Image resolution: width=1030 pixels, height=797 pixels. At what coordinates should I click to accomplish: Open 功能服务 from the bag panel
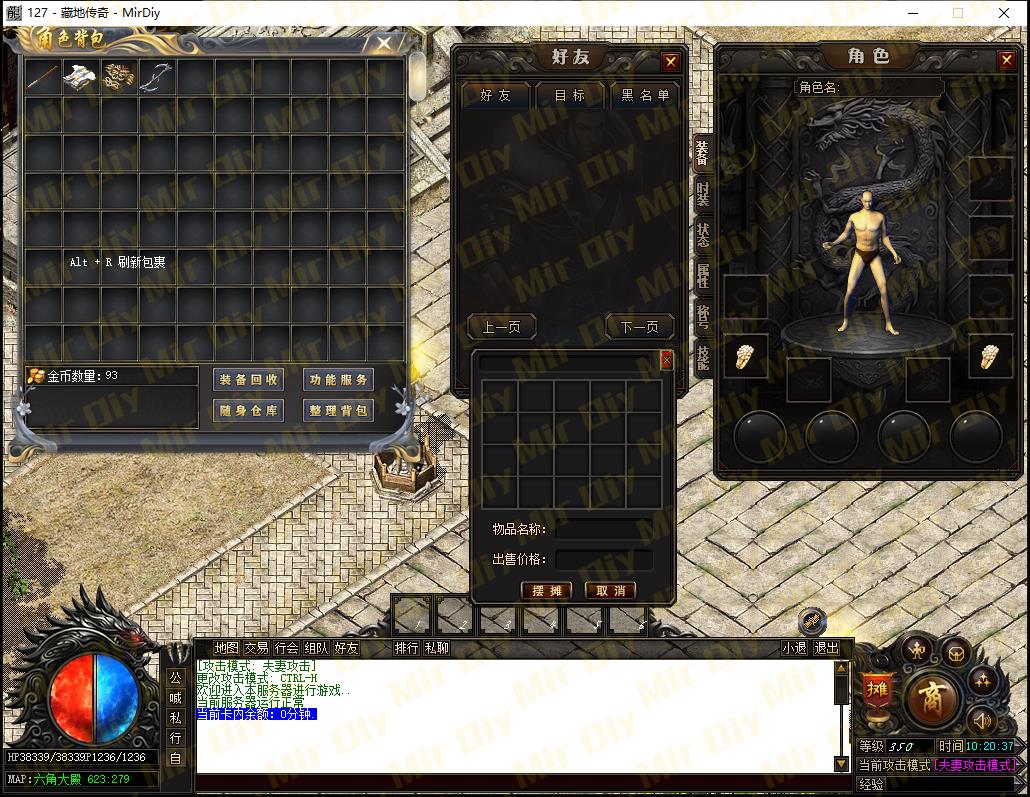[x=338, y=380]
